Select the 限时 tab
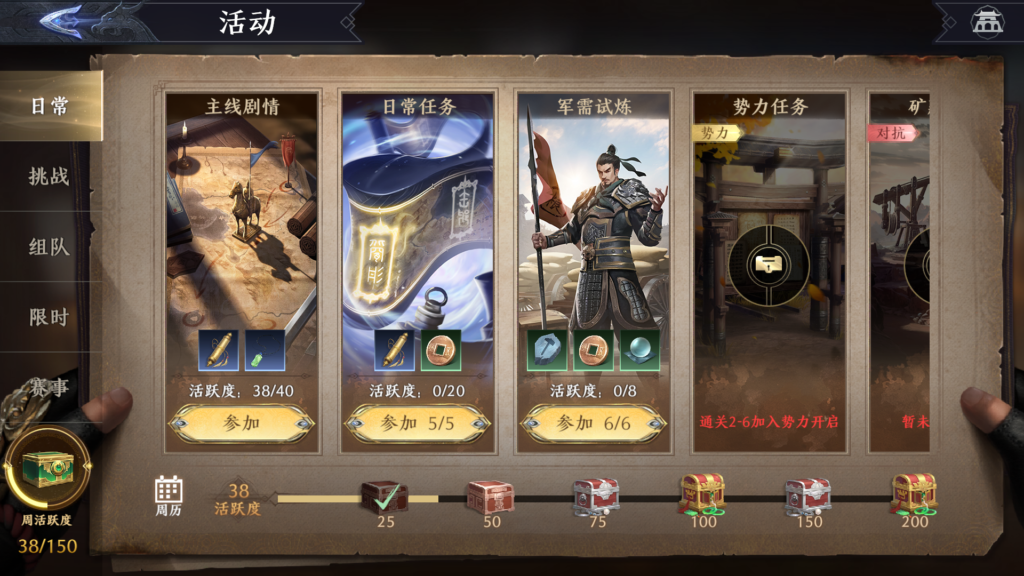The height and width of the screenshot is (576, 1024). (48, 317)
